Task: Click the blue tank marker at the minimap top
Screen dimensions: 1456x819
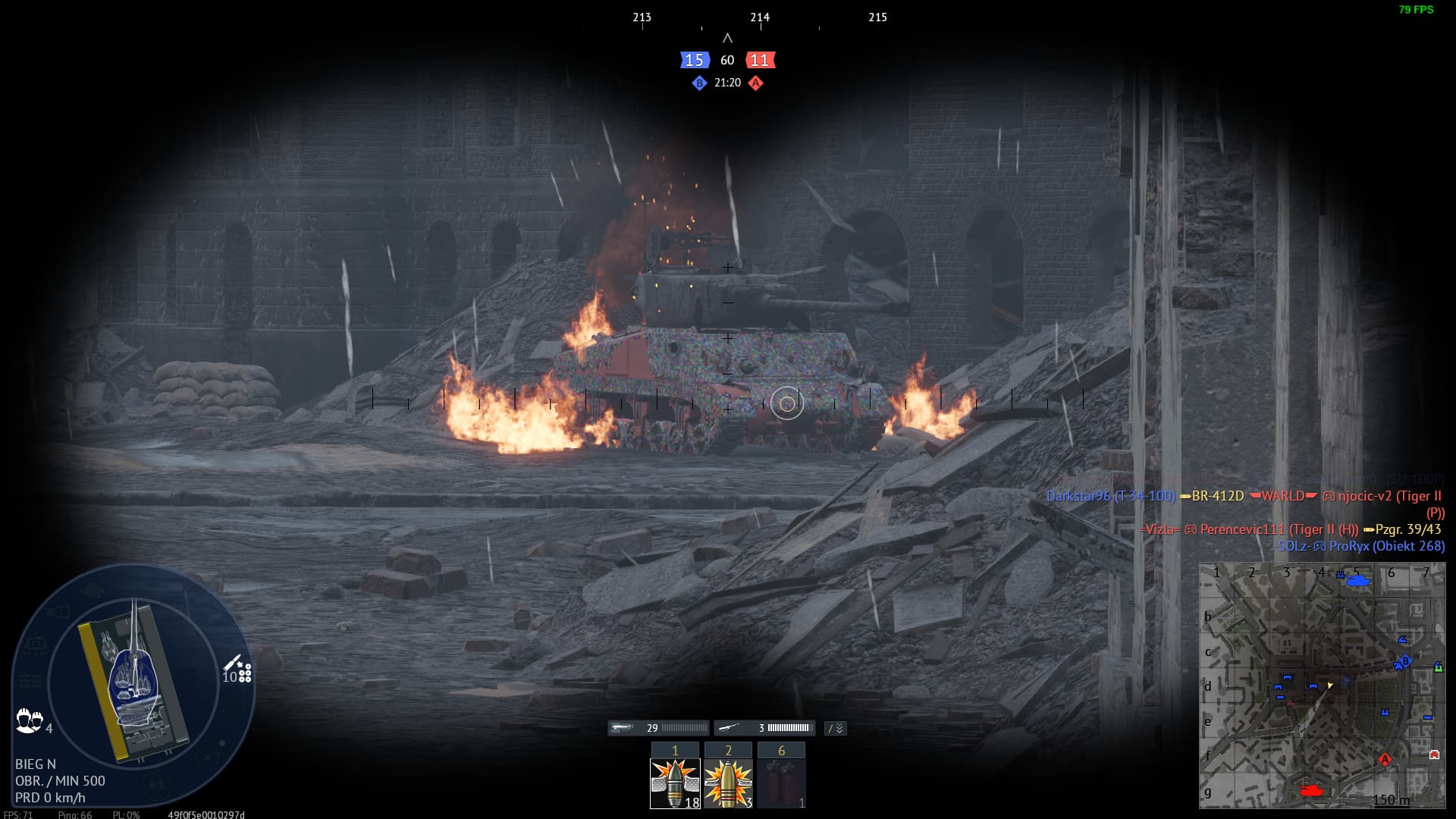Action: (x=1358, y=582)
